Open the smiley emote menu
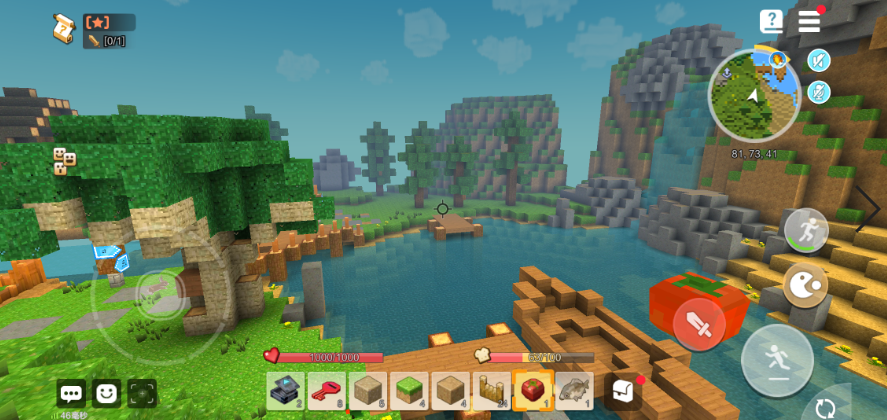The image size is (887, 420). point(106,393)
